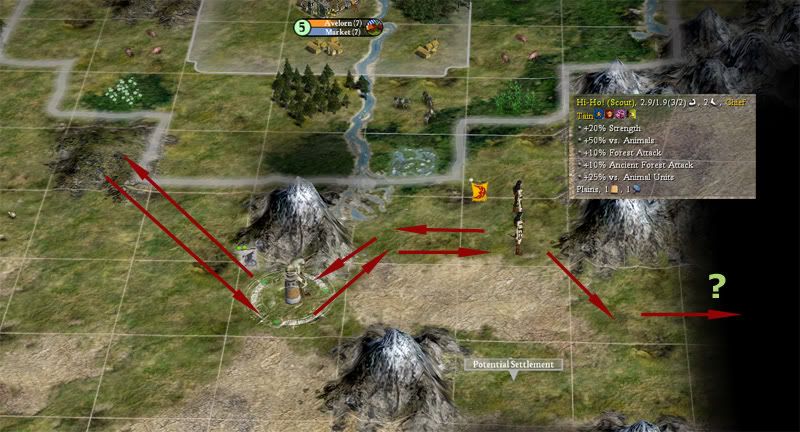Select the unit inside the green selection ring
Image resolution: width=800 pixels, height=432 pixels.
(x=292, y=284)
